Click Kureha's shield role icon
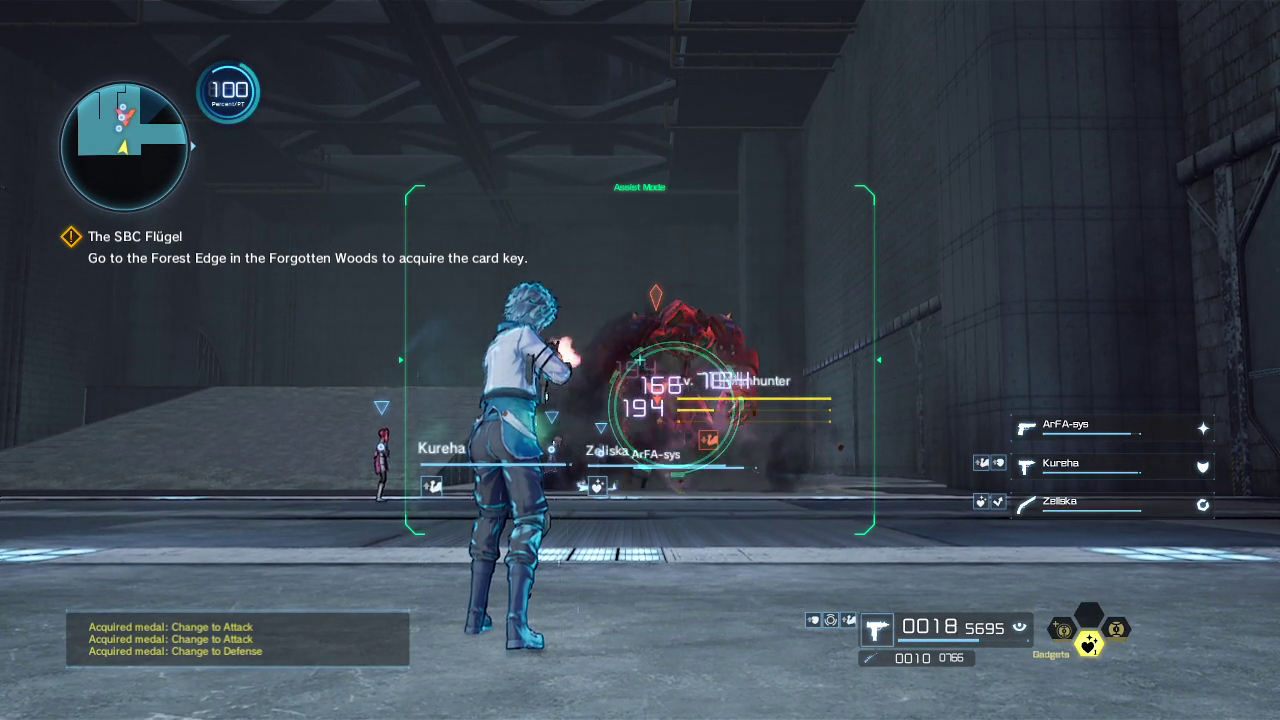This screenshot has height=720, width=1280. pyautogui.click(x=1203, y=466)
